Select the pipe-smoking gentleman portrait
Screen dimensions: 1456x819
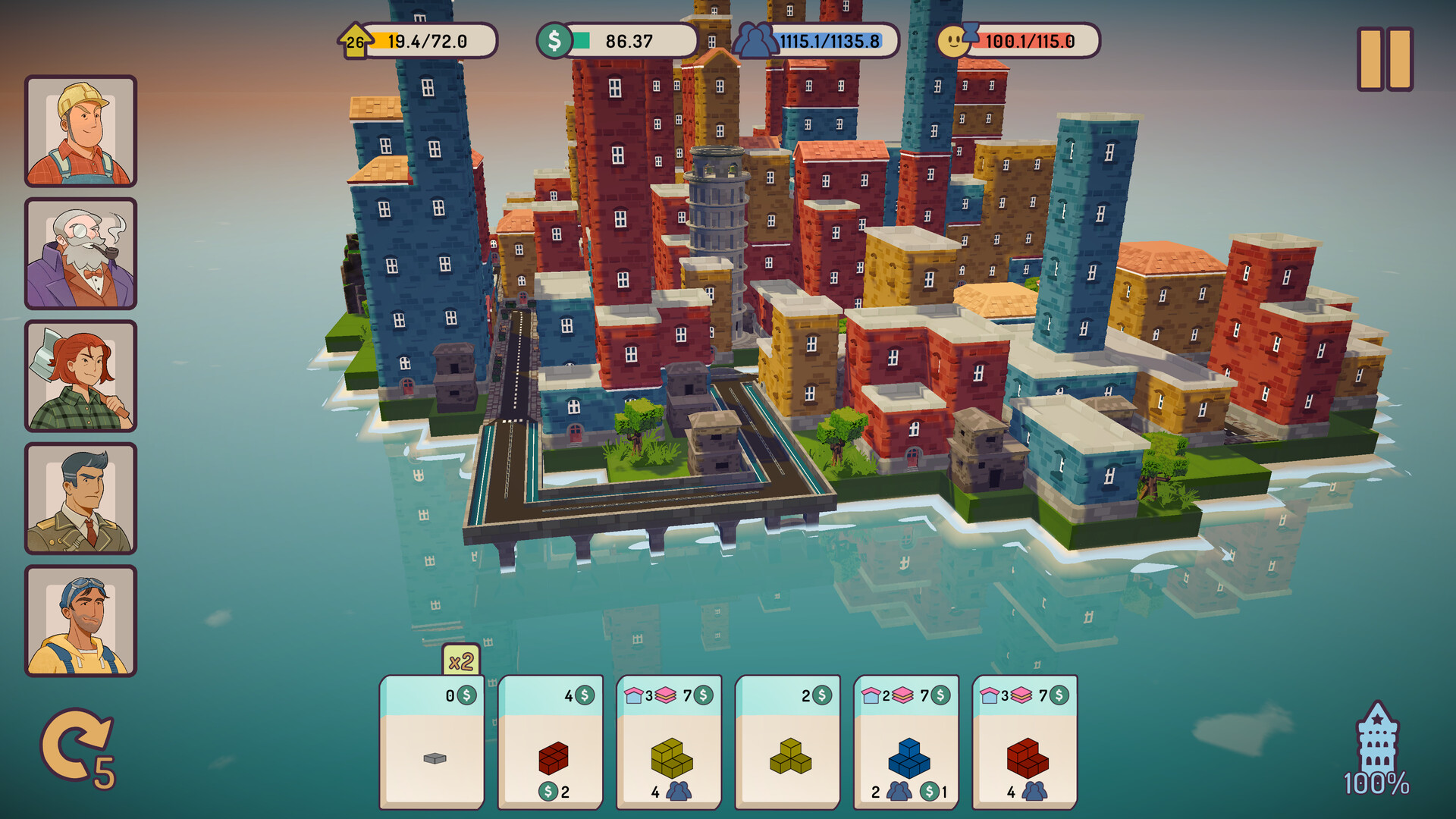80,254
